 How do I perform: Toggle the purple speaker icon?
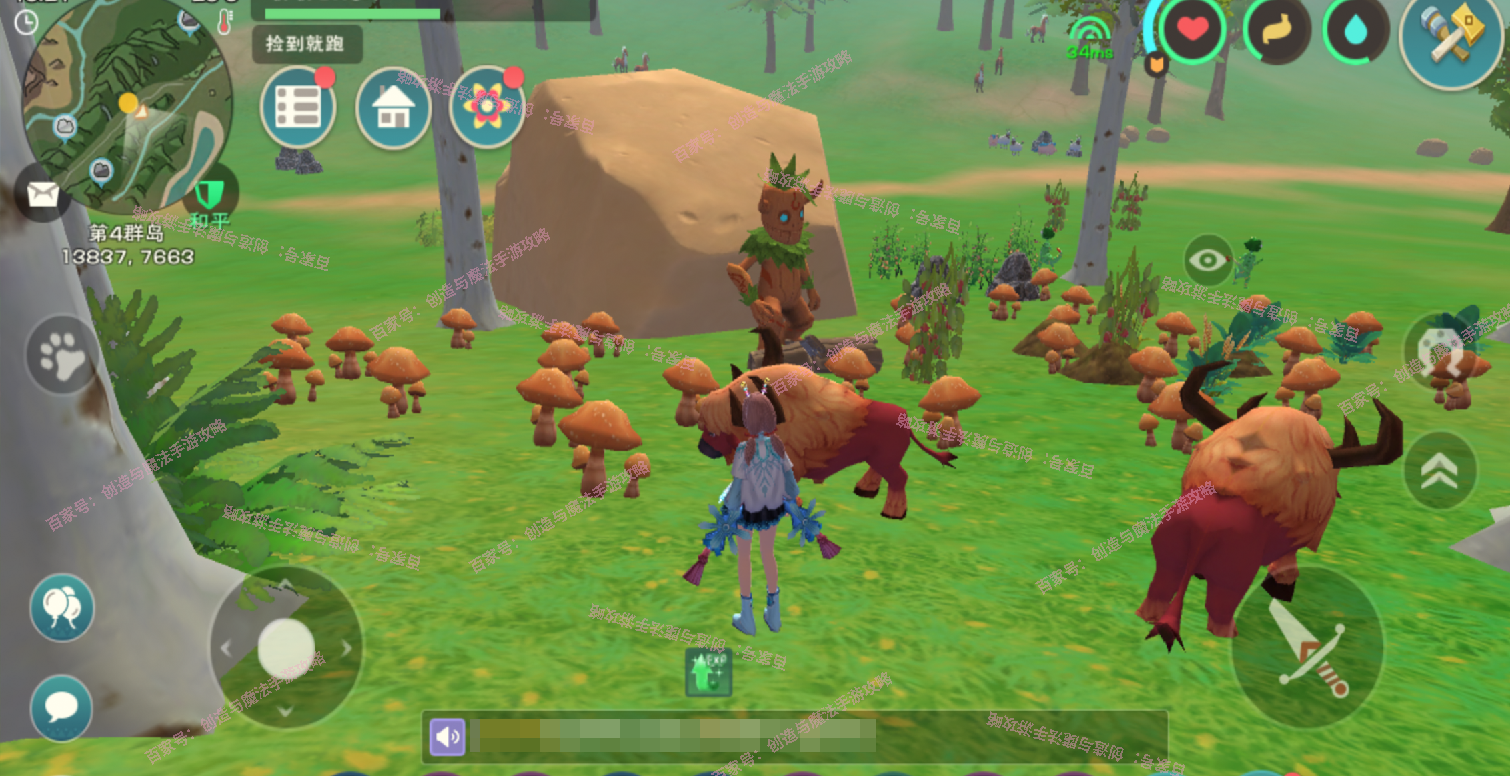[x=447, y=738]
